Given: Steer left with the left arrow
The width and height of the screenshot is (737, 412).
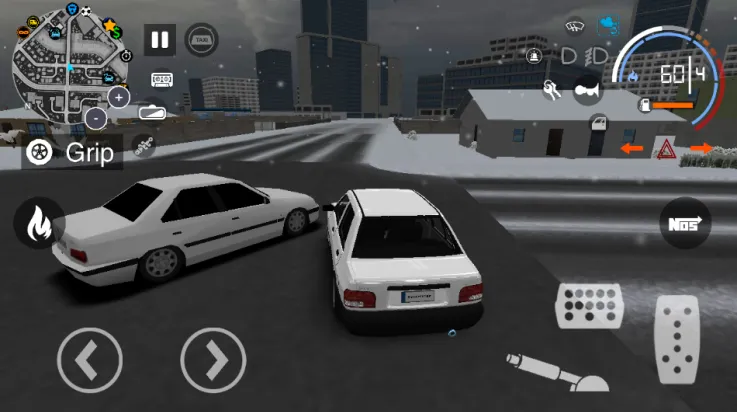Looking at the screenshot, I should tap(90, 358).
